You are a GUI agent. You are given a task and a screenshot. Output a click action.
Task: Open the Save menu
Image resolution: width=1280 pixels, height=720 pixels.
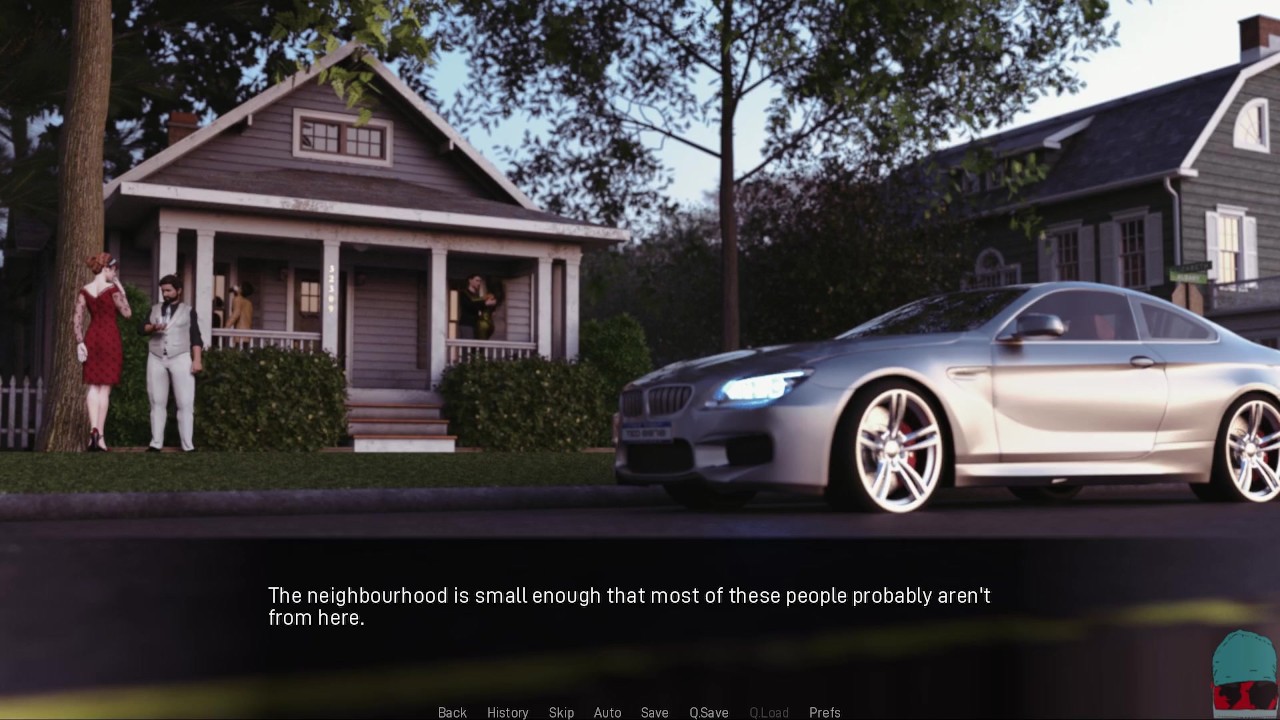pos(654,712)
